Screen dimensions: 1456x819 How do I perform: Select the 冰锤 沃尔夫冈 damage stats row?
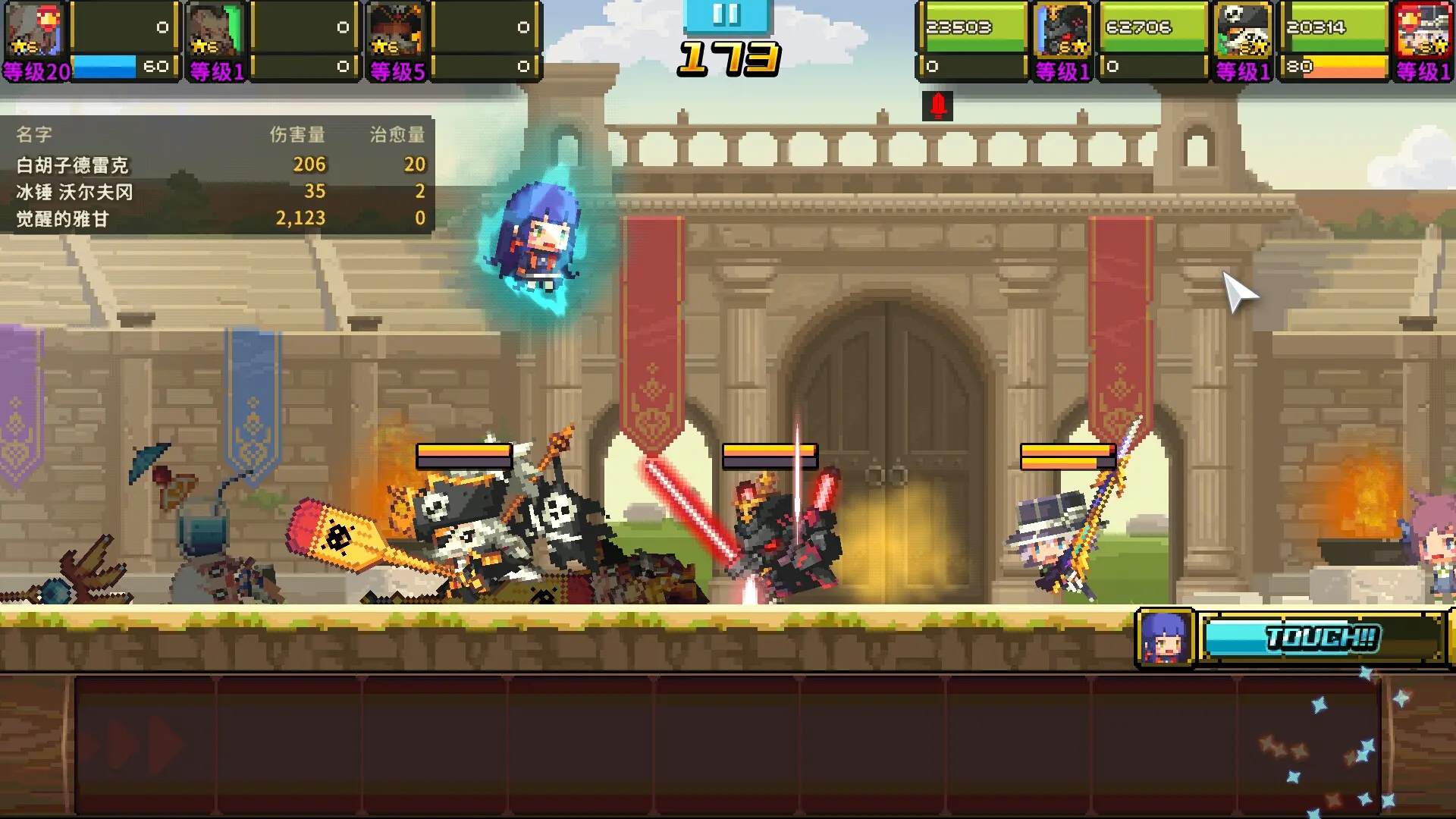(220, 191)
